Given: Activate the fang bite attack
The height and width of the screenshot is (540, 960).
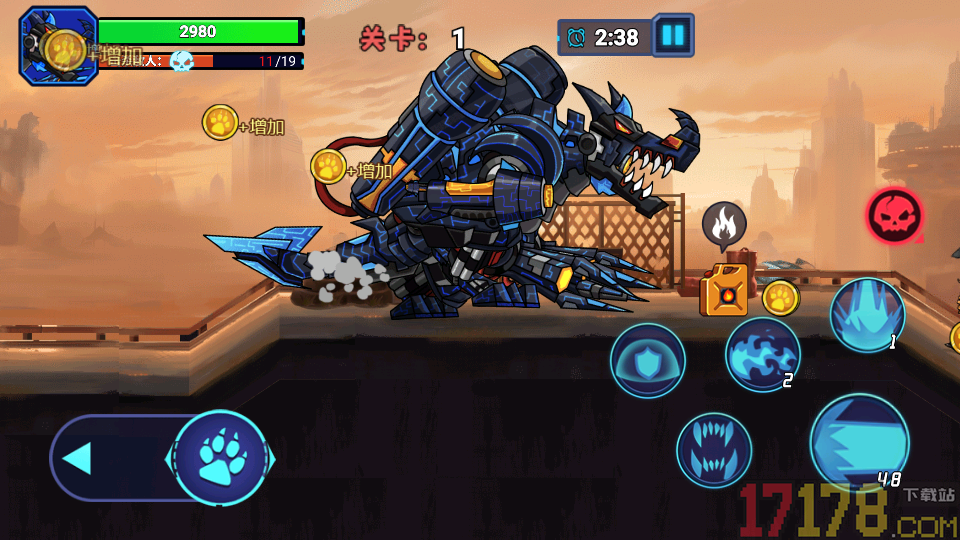Looking at the screenshot, I should pos(714,450).
